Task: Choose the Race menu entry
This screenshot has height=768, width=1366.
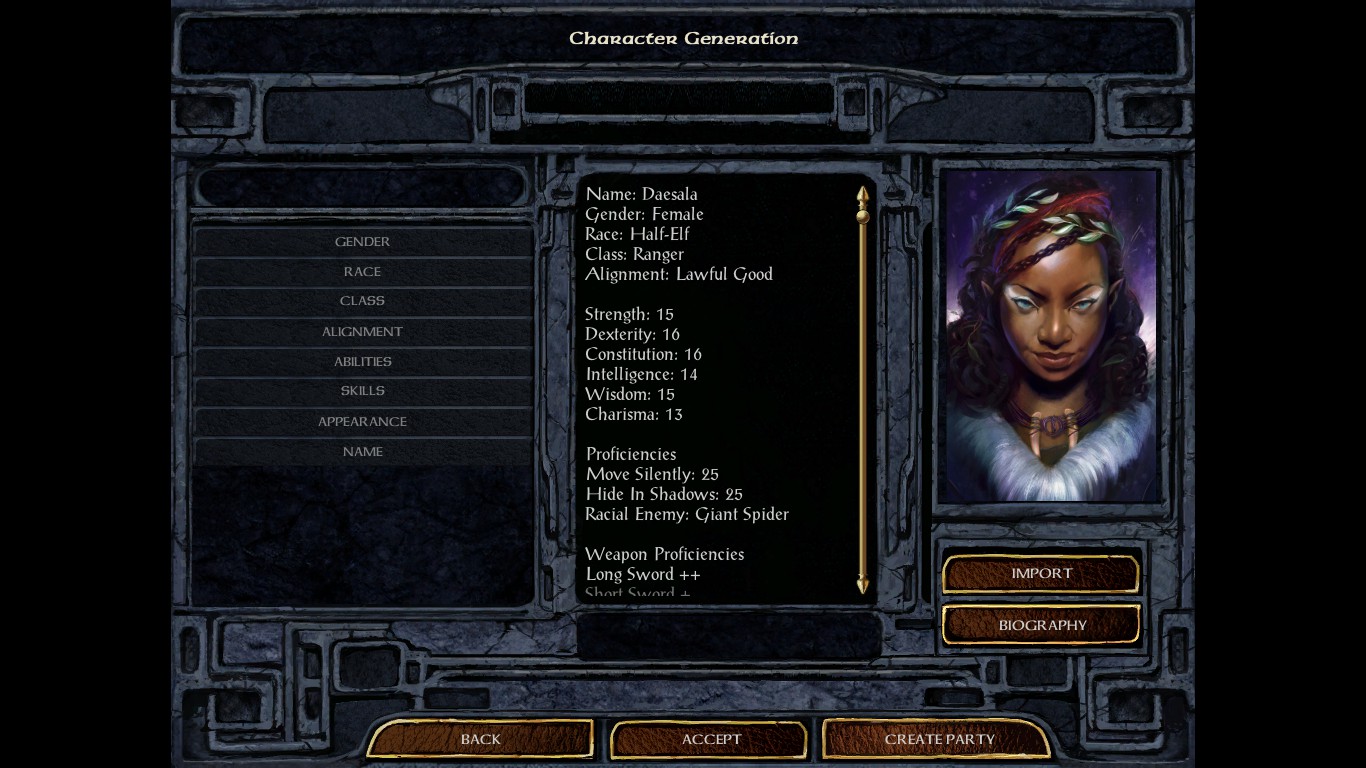Action: coord(362,272)
